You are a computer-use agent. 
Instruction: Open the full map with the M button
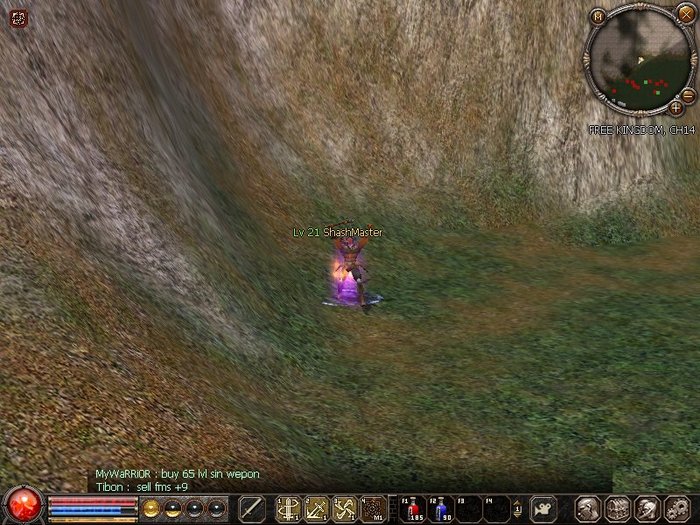(598, 16)
